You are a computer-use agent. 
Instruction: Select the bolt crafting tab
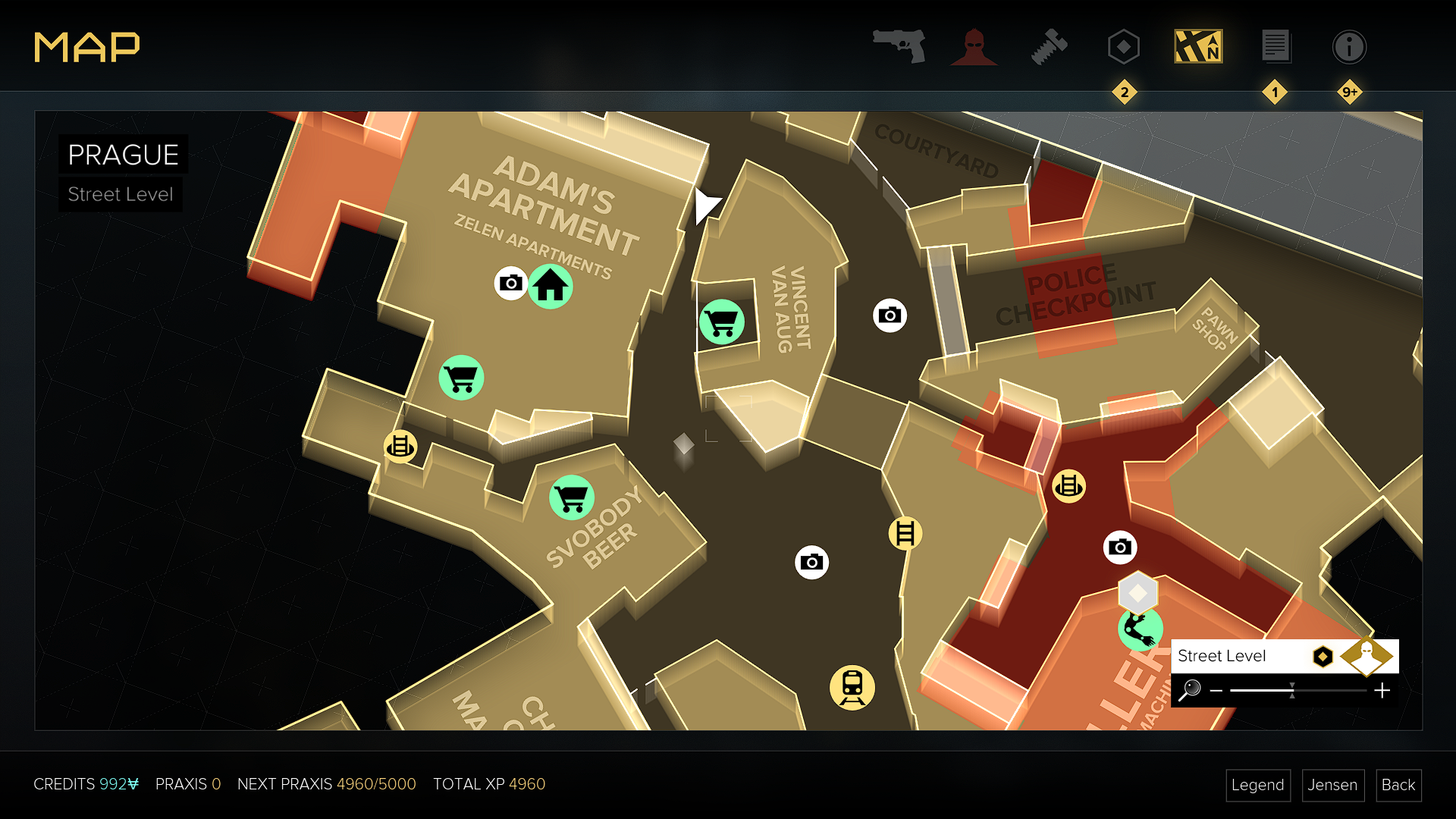tap(1049, 47)
